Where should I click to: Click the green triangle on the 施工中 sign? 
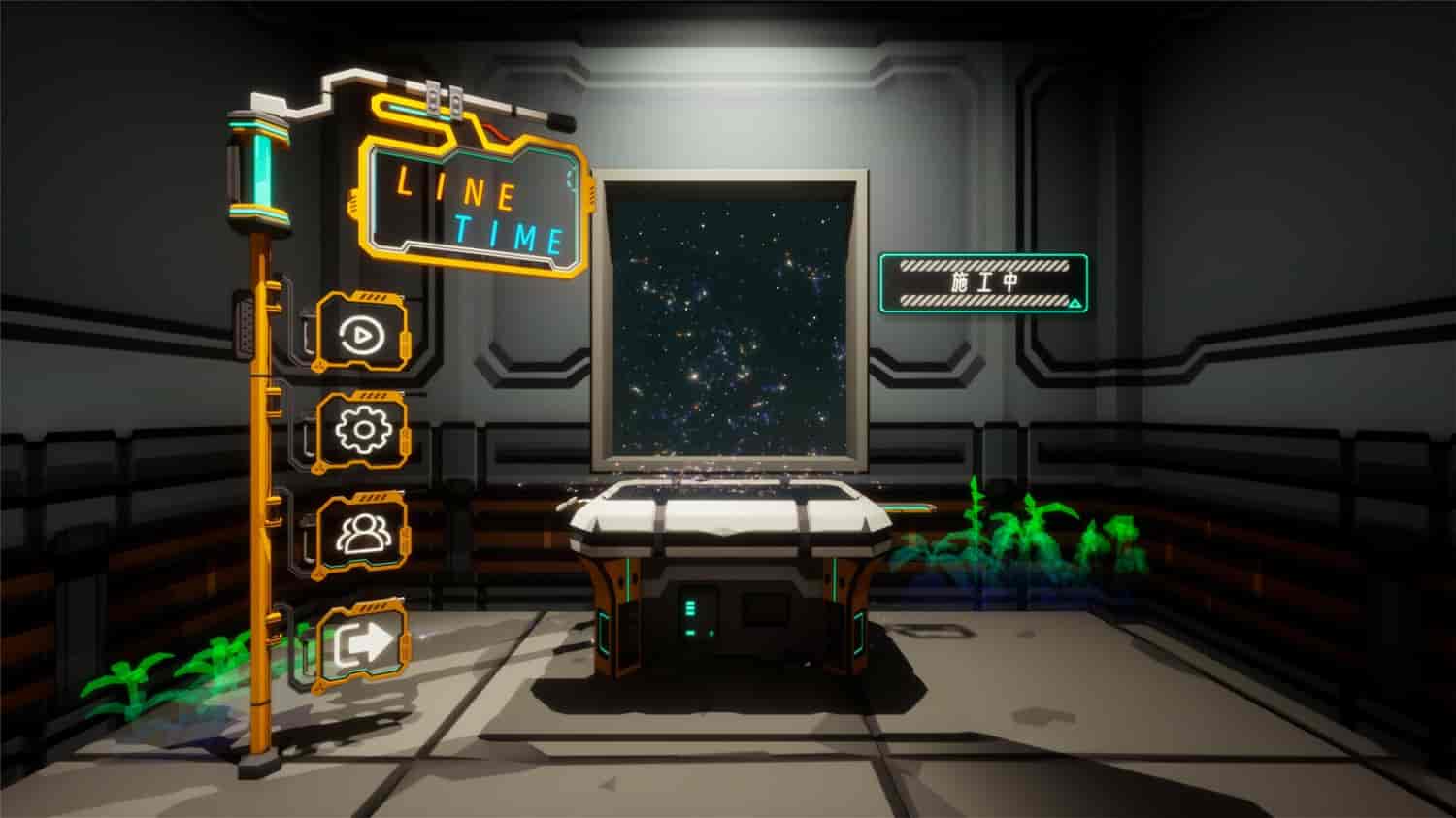tap(1074, 302)
